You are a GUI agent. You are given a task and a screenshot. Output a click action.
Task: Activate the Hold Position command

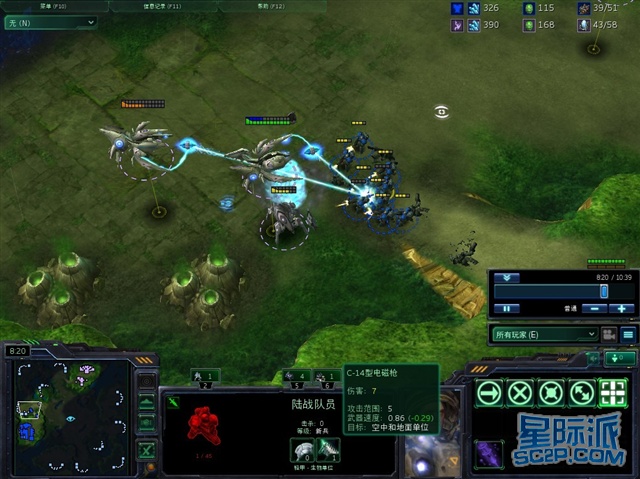click(x=550, y=392)
